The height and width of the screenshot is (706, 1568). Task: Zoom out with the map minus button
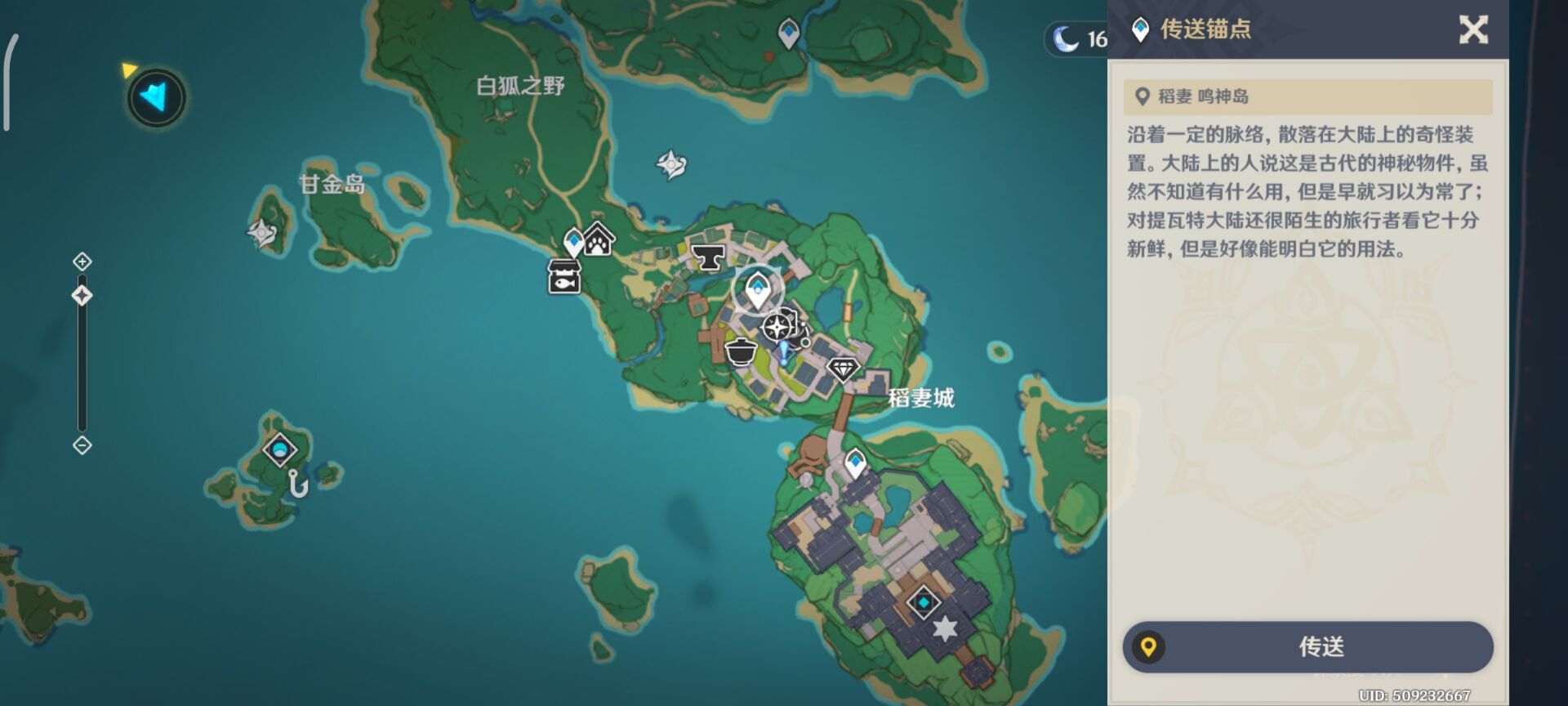pos(82,445)
